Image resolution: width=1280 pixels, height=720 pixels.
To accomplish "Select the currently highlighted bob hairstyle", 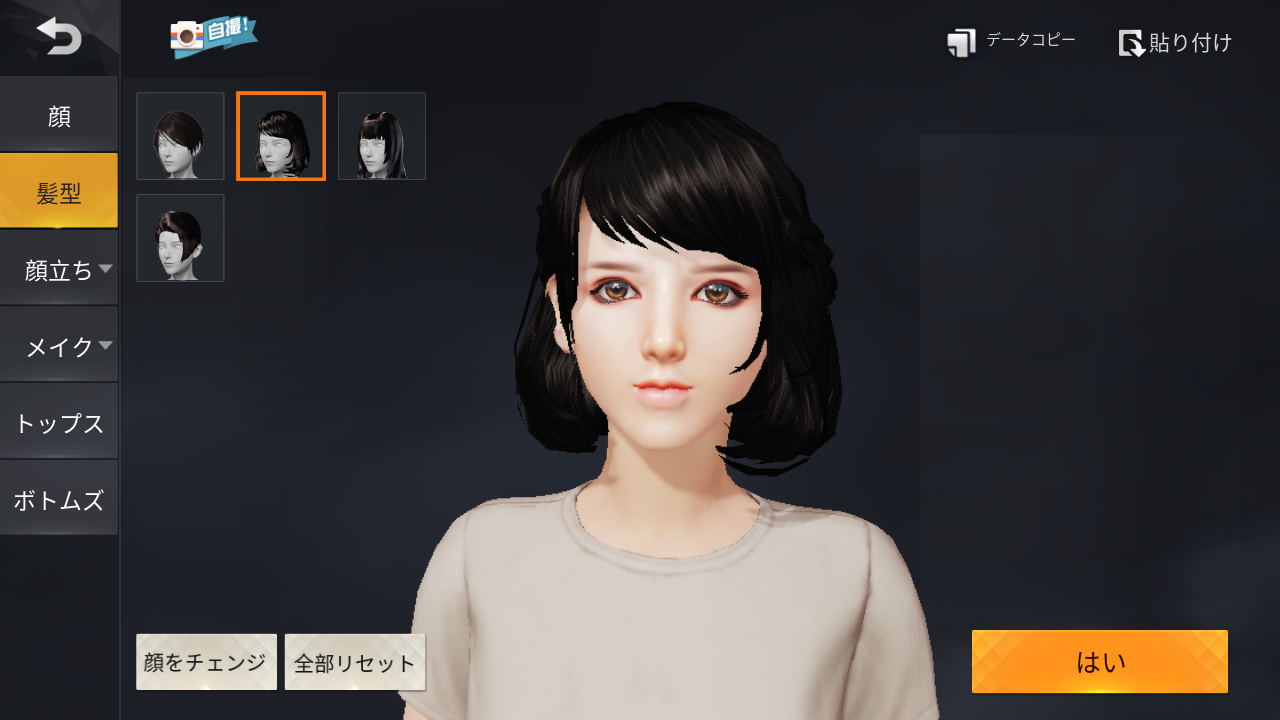I will pos(280,135).
